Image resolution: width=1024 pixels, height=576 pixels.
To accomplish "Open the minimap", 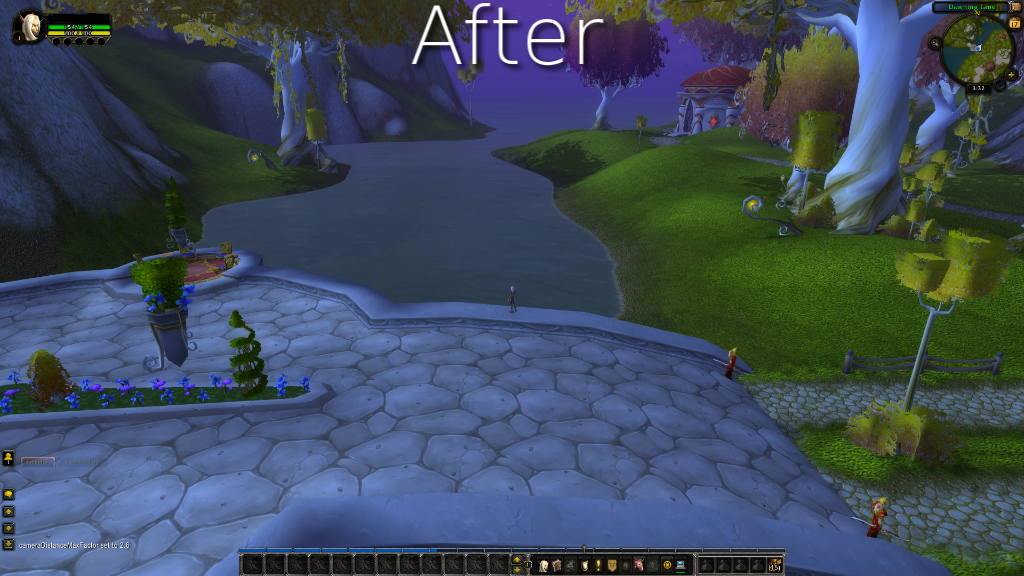I will point(977,48).
